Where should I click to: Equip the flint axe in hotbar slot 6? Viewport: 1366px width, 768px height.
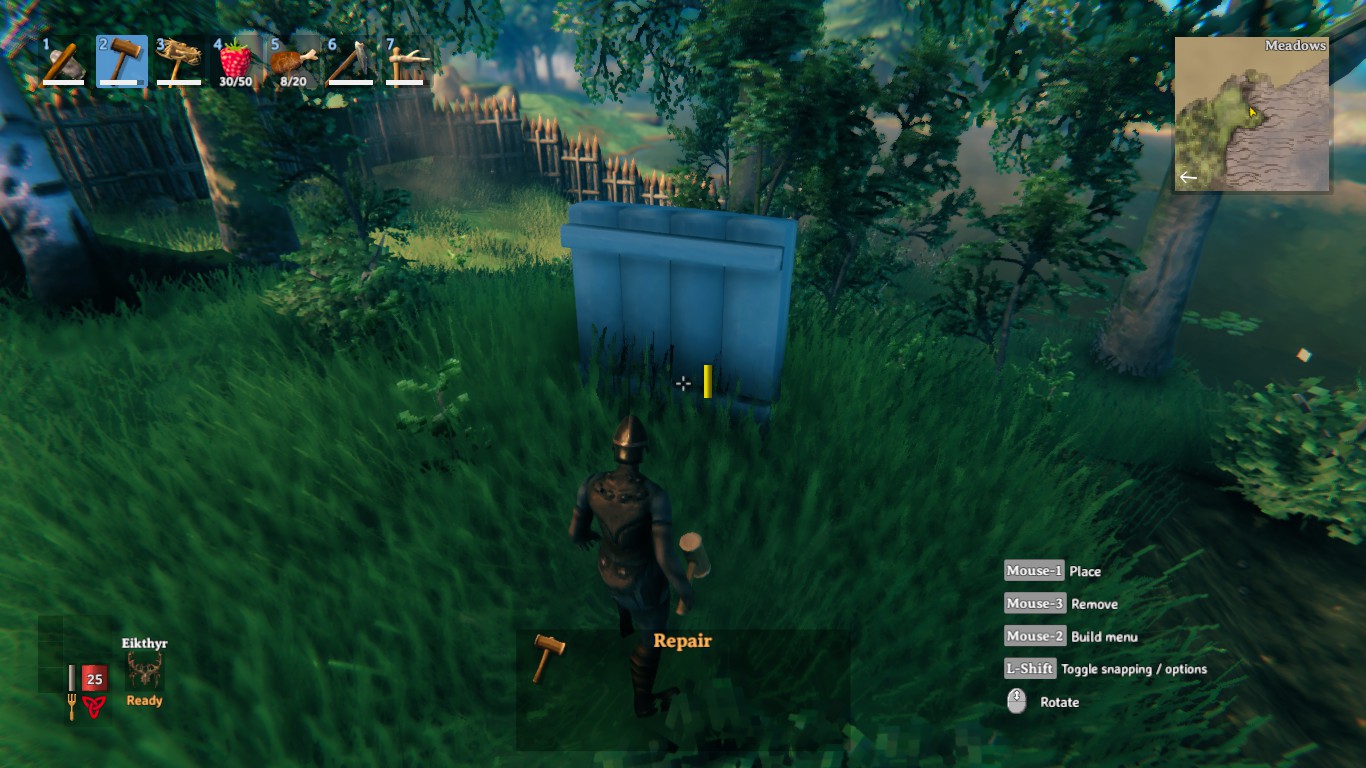click(x=351, y=60)
